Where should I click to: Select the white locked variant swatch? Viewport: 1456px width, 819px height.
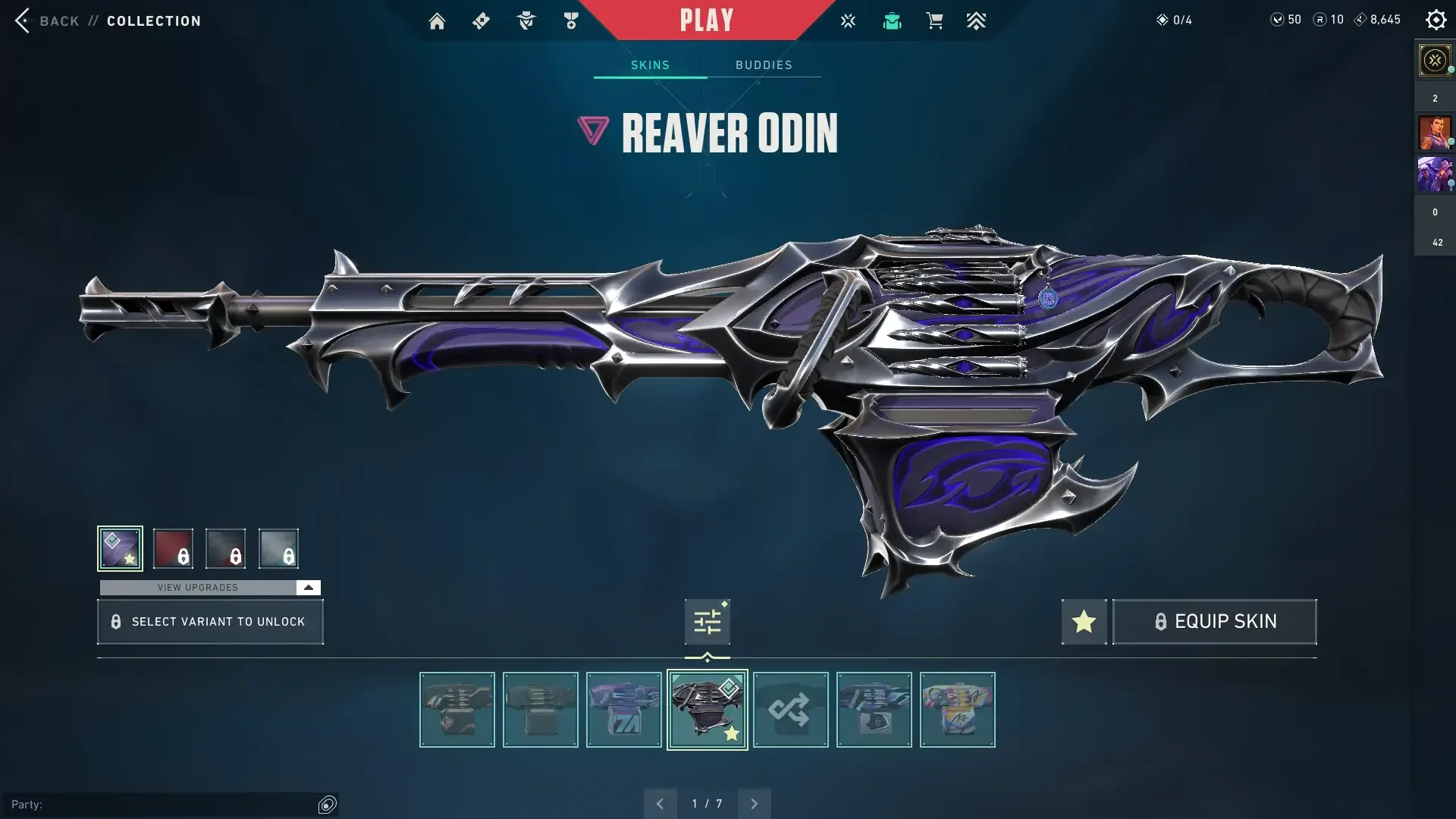point(278,548)
